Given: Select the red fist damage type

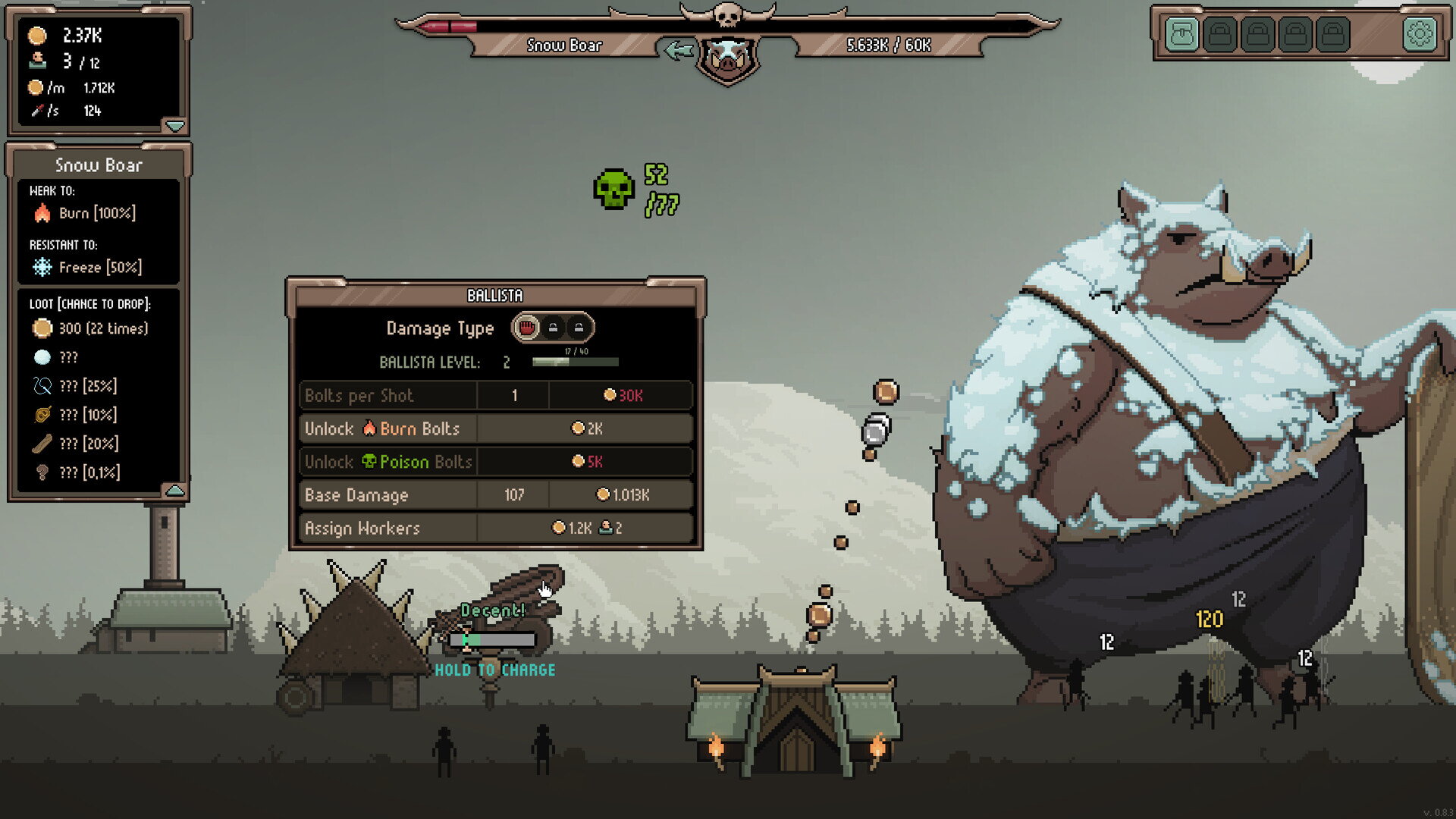Looking at the screenshot, I should coord(526,328).
